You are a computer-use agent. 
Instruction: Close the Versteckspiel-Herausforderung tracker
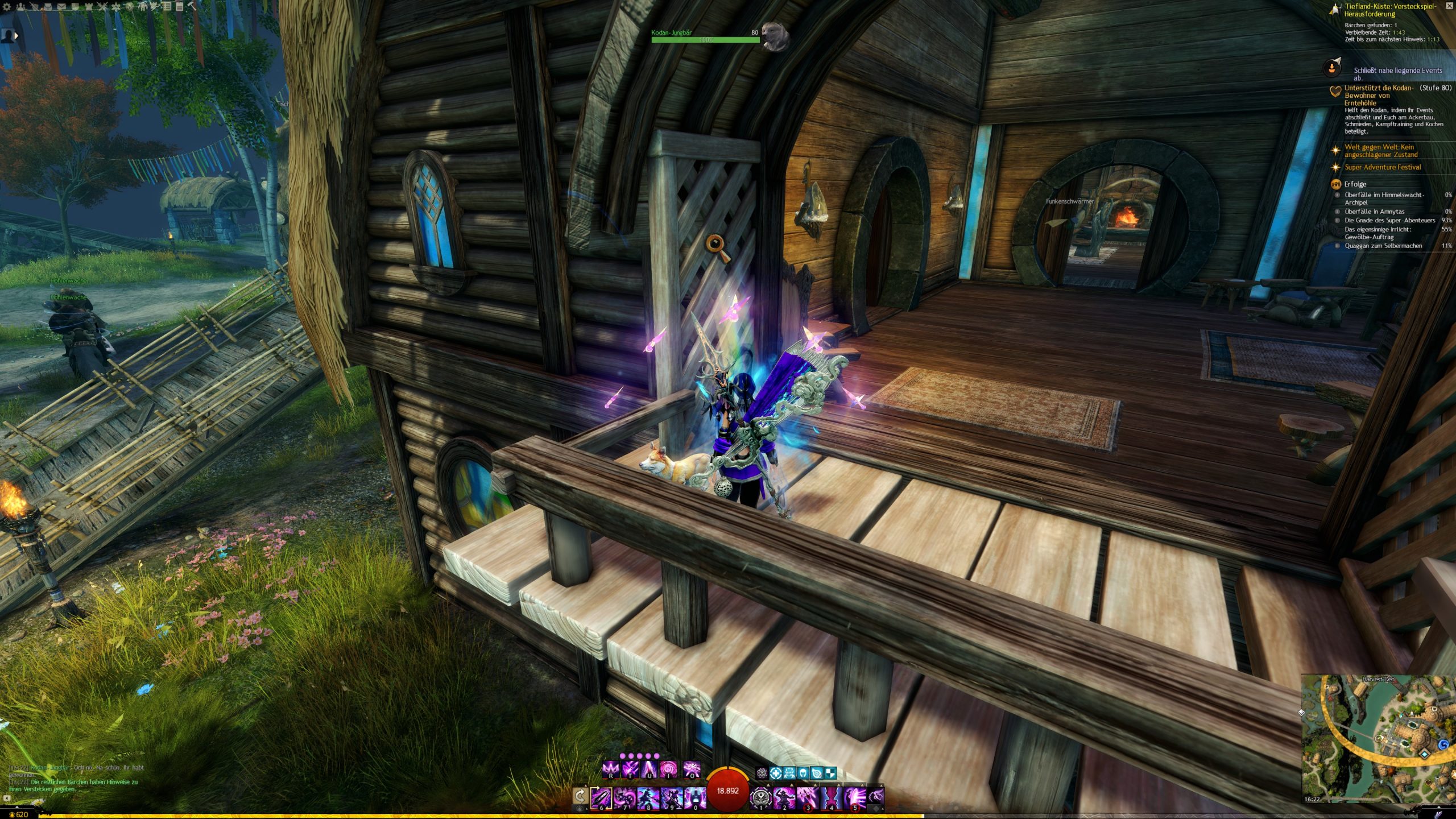[1334, 9]
